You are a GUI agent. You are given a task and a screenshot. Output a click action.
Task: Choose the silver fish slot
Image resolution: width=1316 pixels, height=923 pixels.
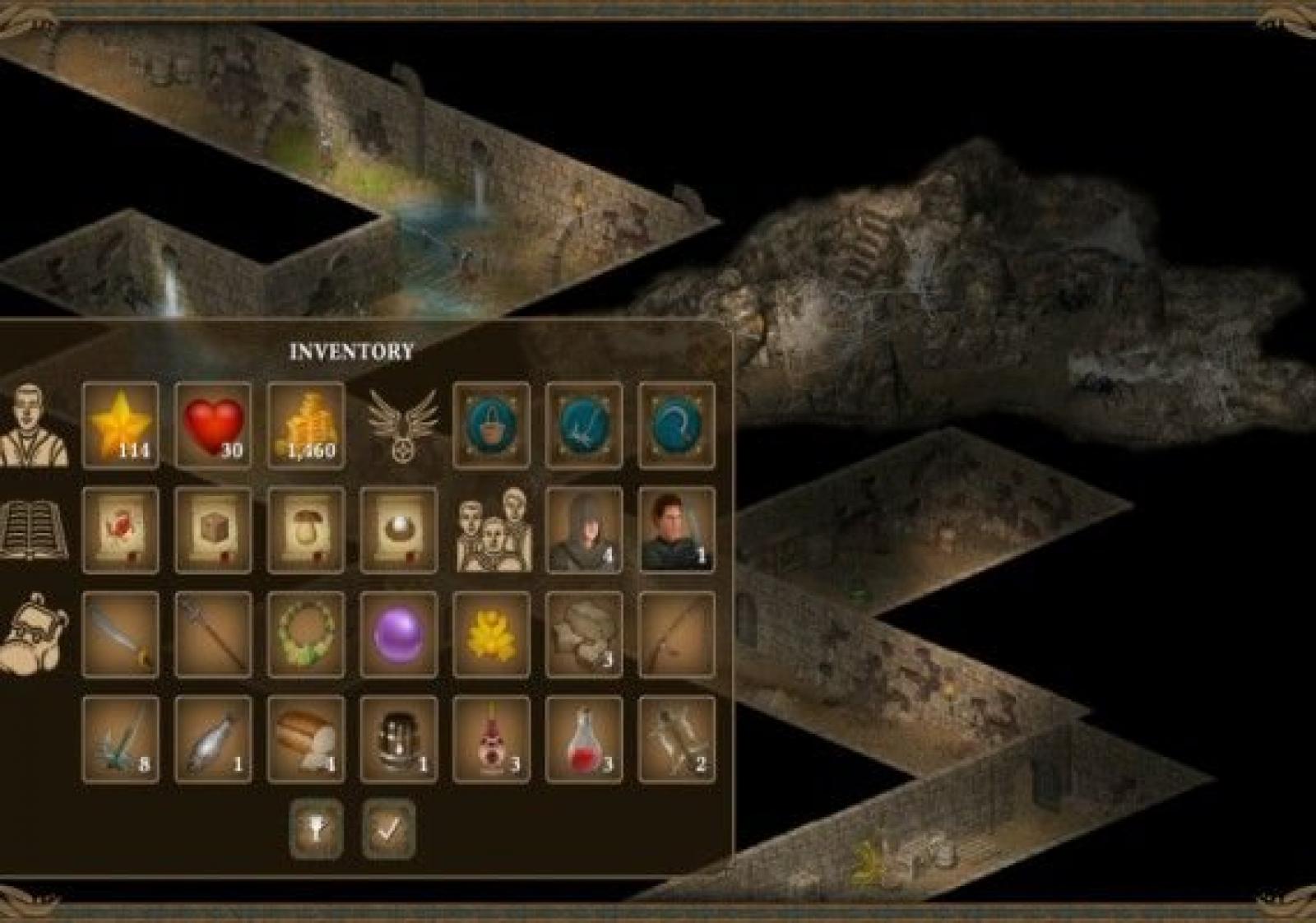tap(213, 739)
